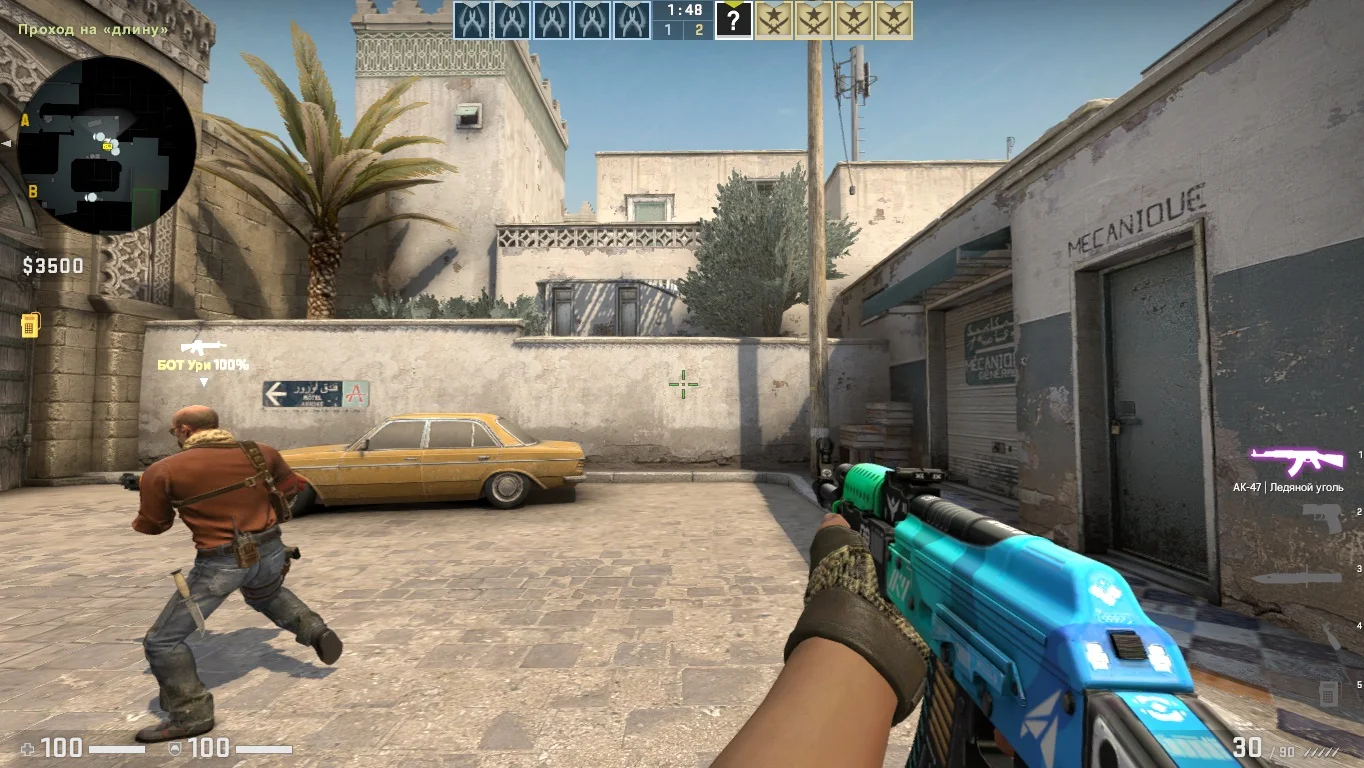This screenshot has width=1364, height=768.
Task: Click the circular radar minimap
Action: pos(106,145)
